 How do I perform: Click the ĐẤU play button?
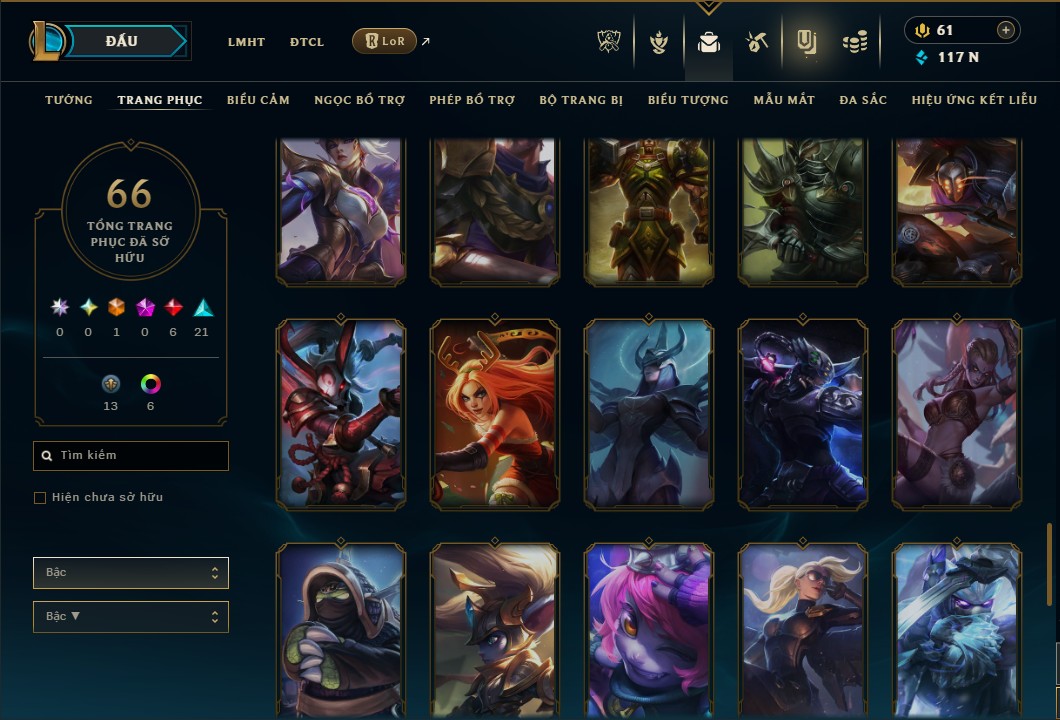(122, 41)
